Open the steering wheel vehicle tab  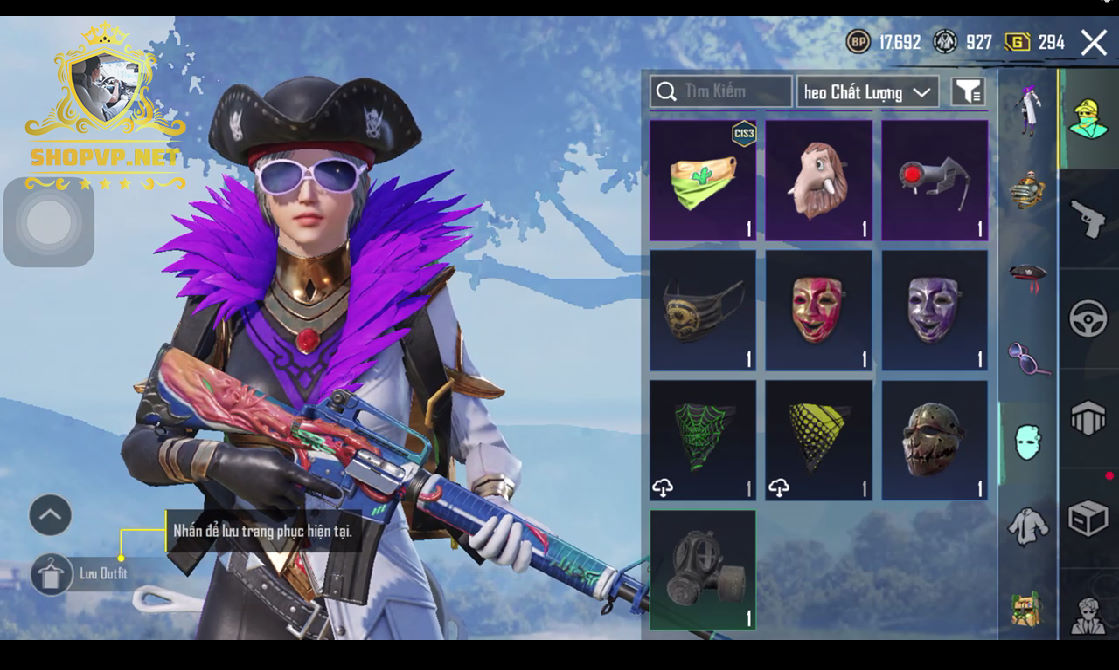click(x=1088, y=320)
